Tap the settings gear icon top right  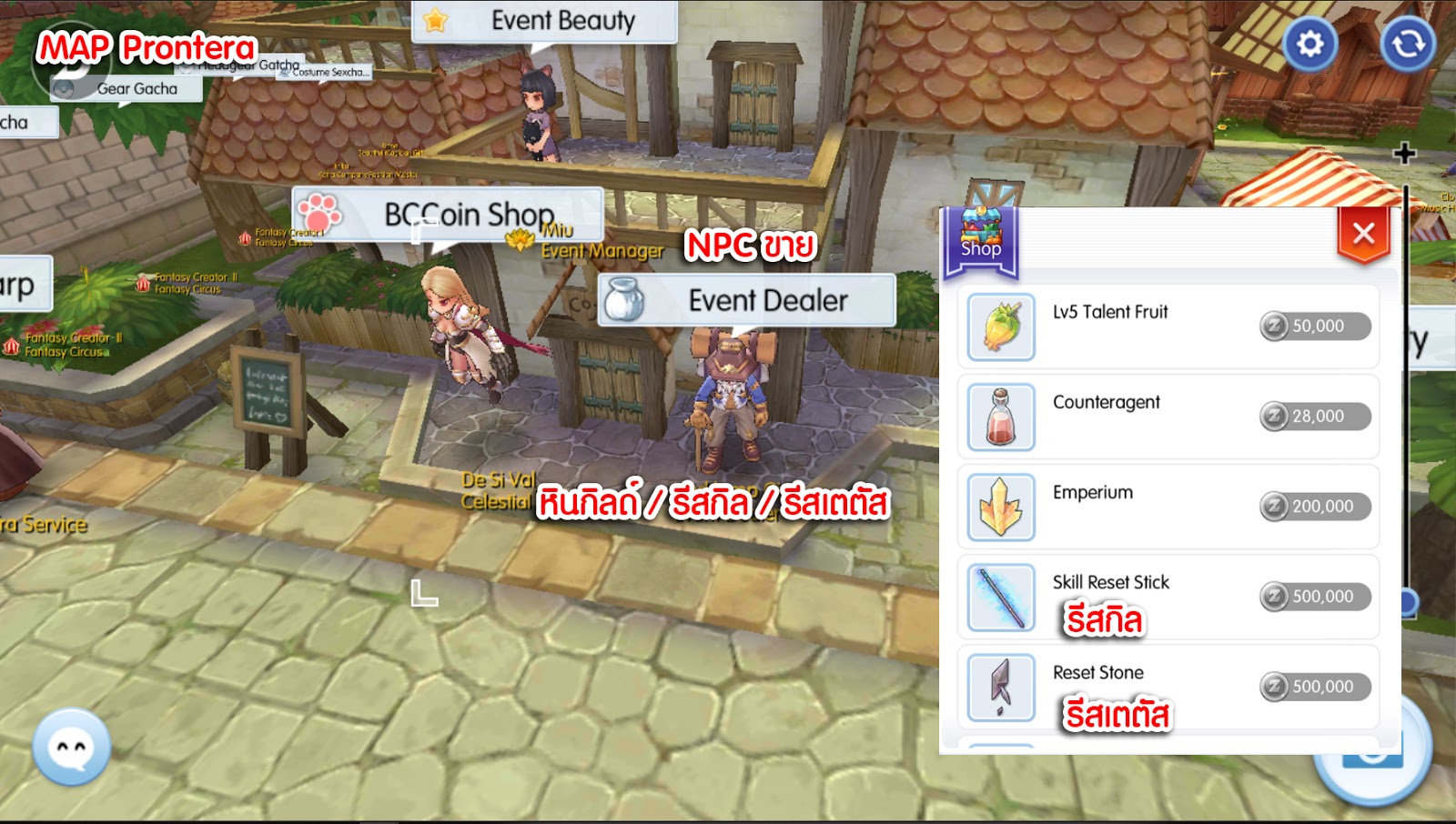click(x=1310, y=43)
